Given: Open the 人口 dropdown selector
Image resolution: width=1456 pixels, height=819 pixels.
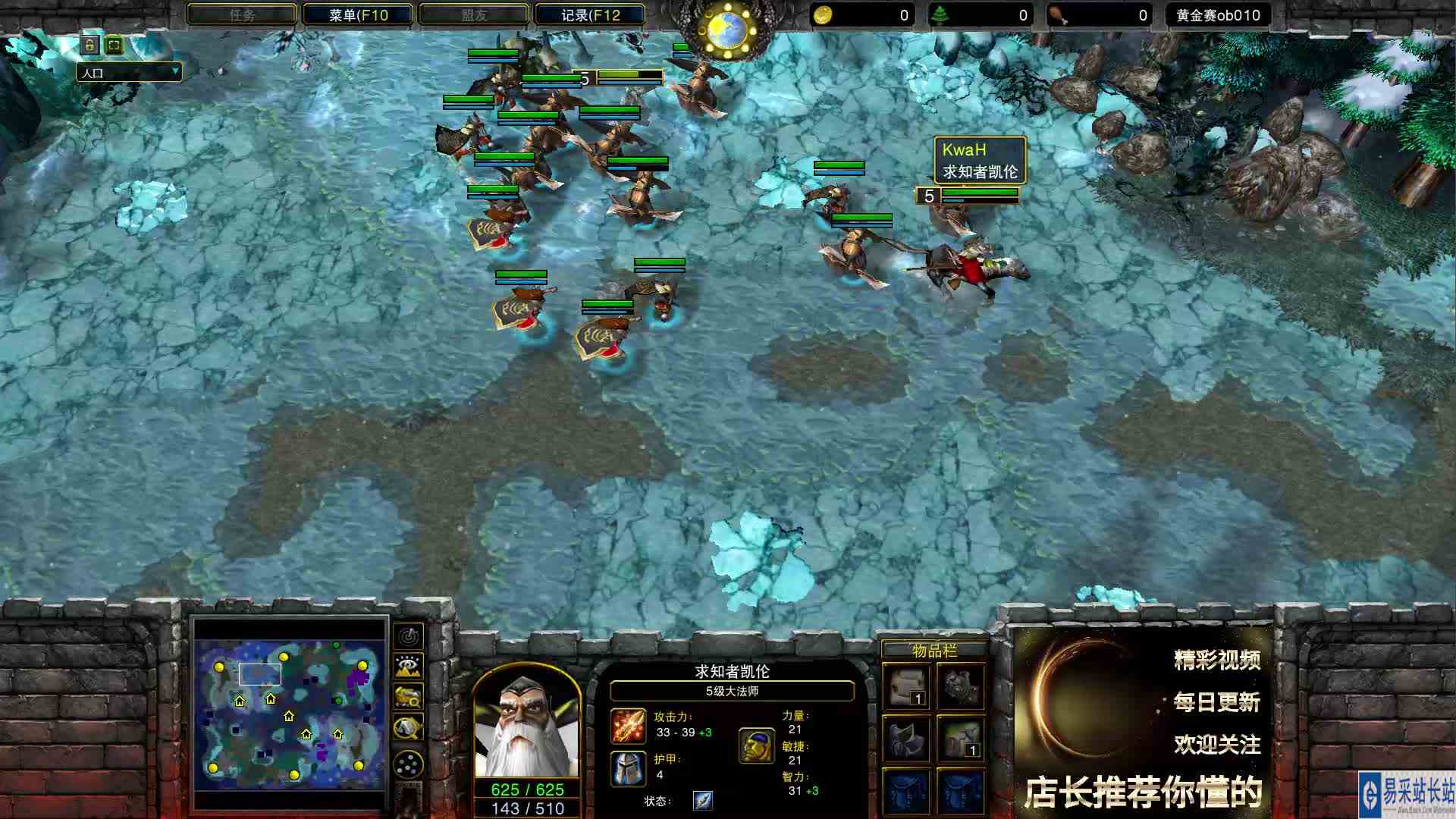Looking at the screenshot, I should click(130, 72).
